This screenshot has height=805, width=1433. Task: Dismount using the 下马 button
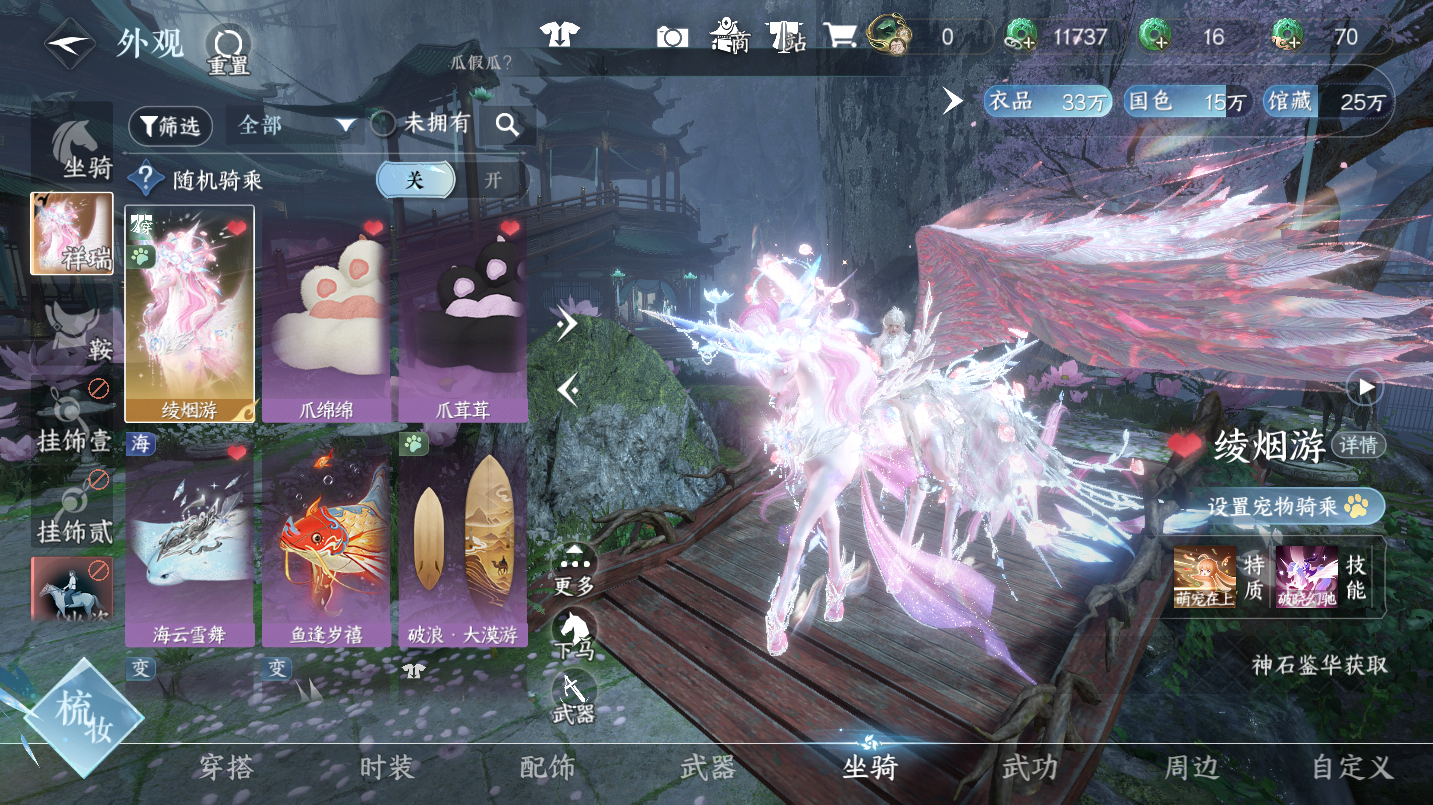pyautogui.click(x=575, y=633)
